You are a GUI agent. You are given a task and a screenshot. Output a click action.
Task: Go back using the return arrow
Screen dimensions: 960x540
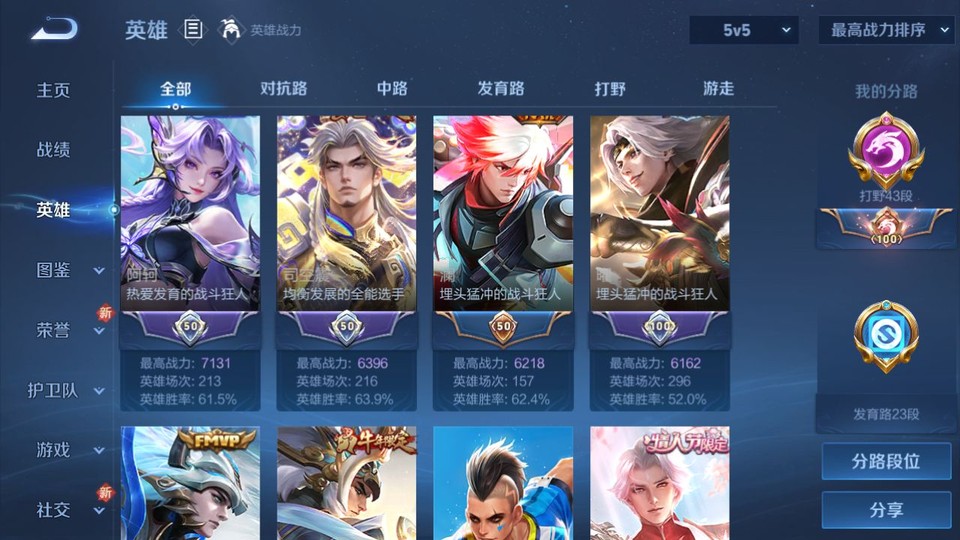(54, 30)
